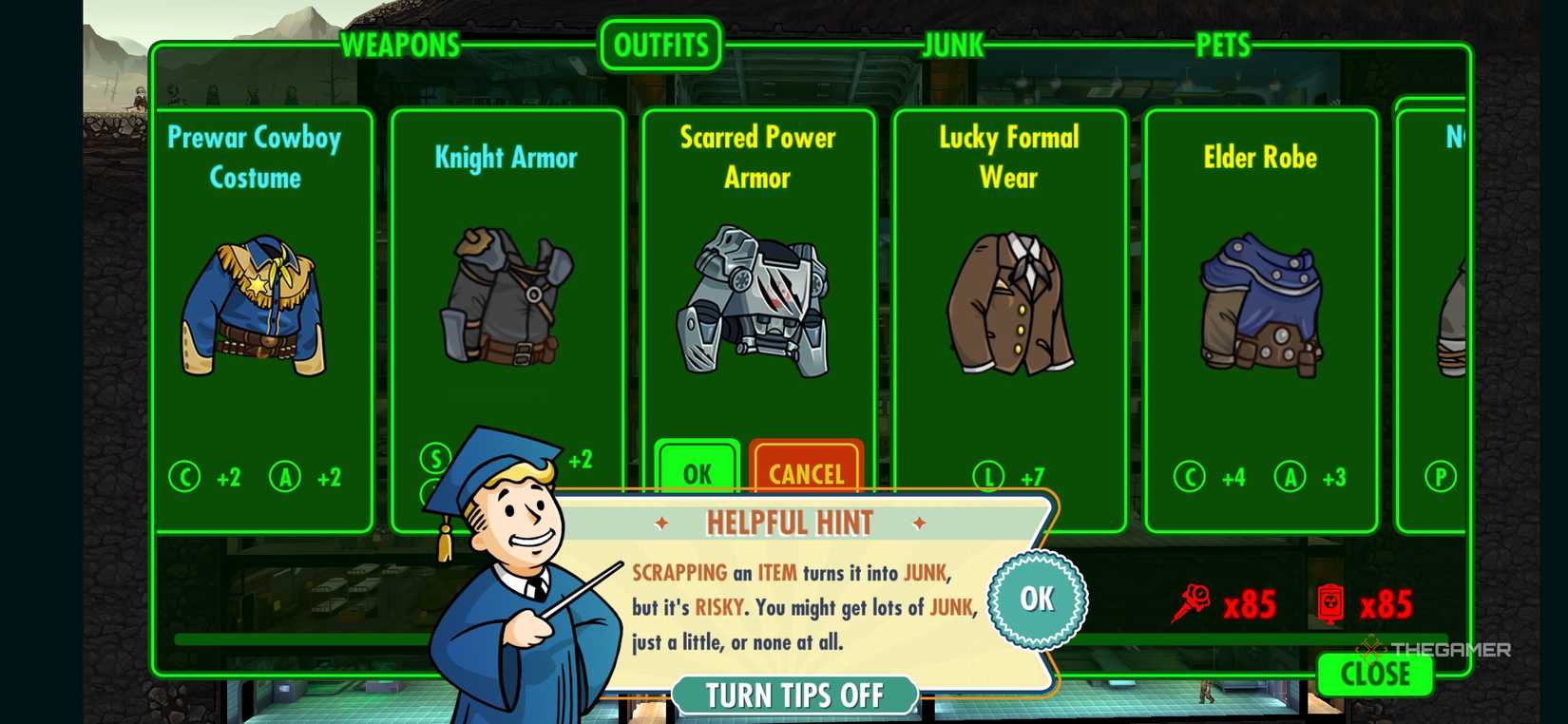Confirm scrapping with the OK button
The image size is (1568, 724).
[698, 471]
